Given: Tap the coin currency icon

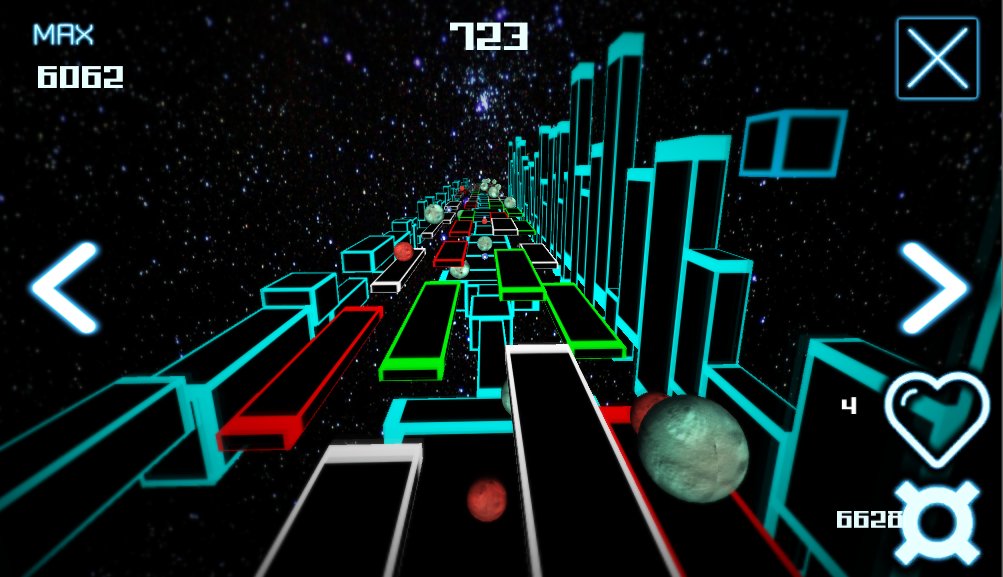Looking at the screenshot, I should point(937,522).
